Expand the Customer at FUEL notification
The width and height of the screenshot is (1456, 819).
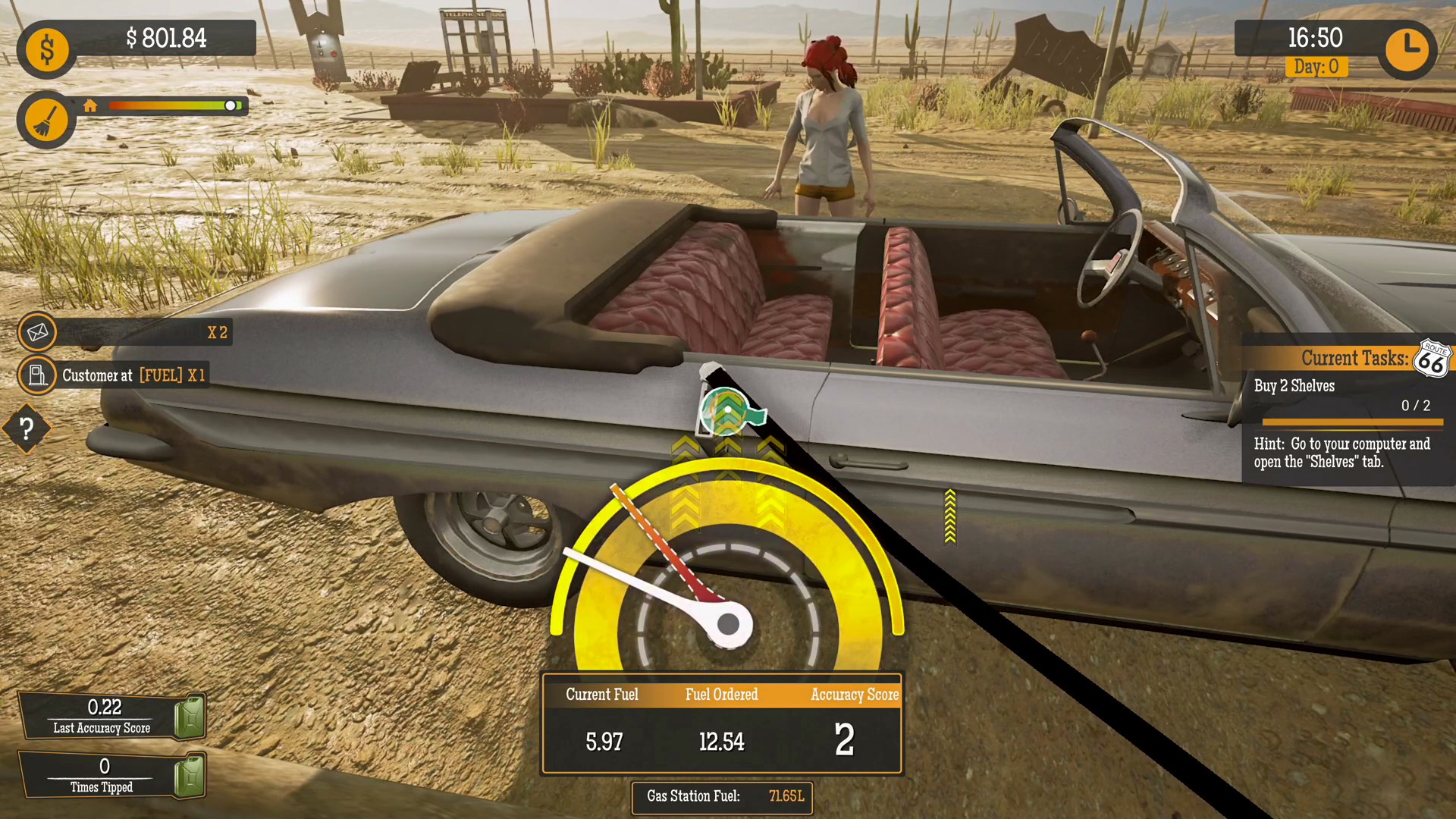(133, 375)
